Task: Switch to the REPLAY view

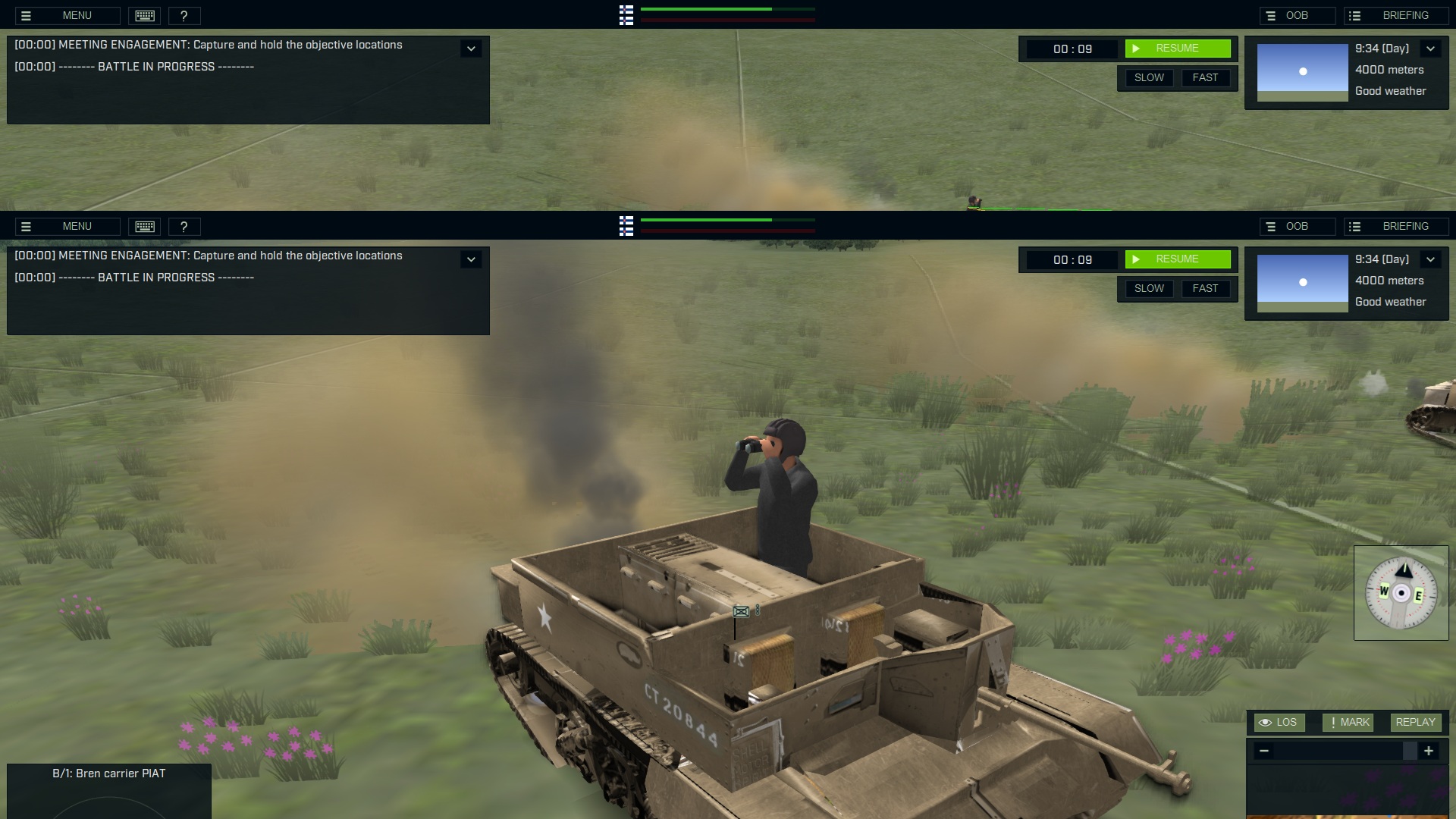Action: 1414,722
